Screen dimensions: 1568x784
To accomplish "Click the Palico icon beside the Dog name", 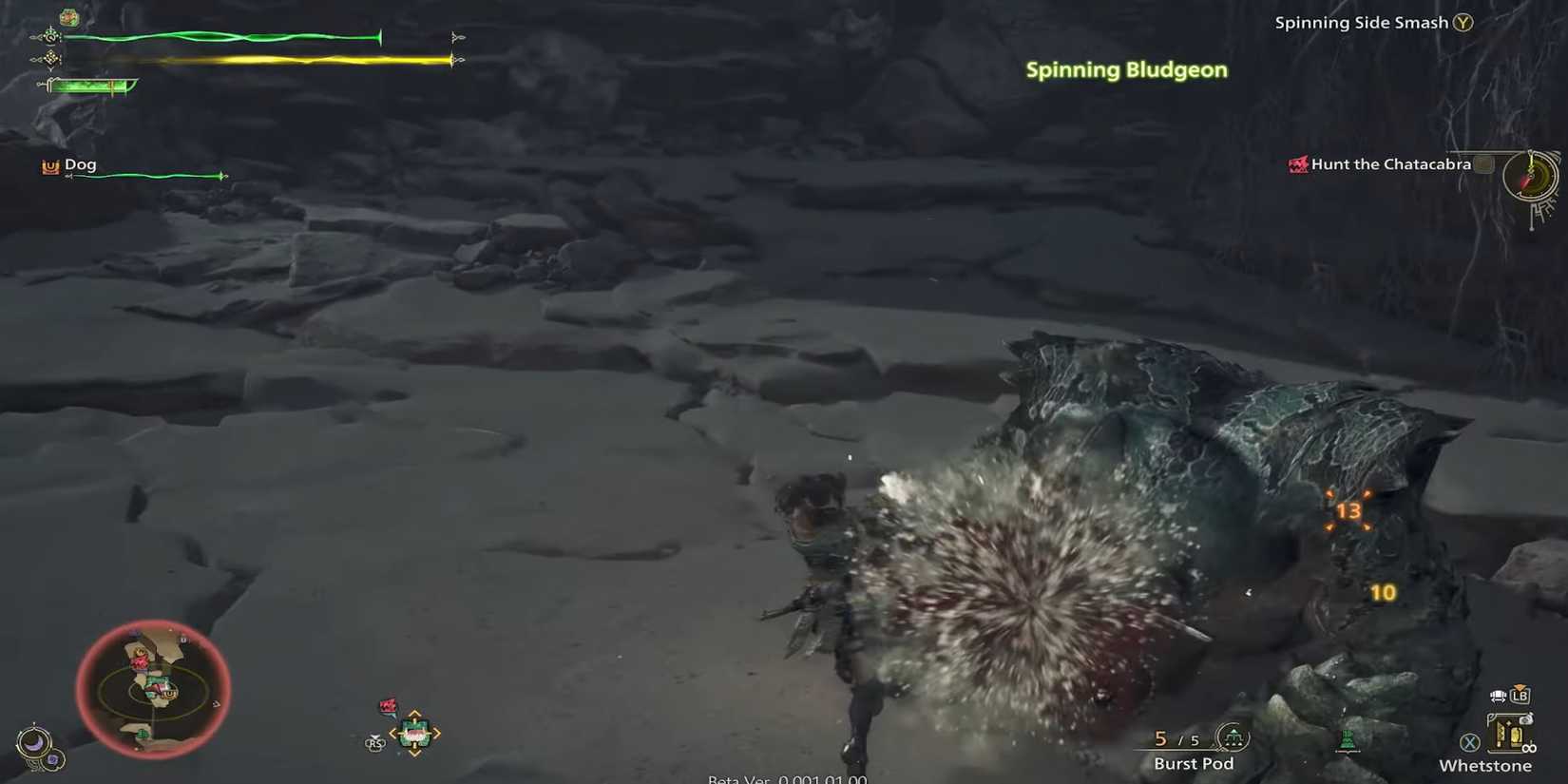I will (x=49, y=164).
